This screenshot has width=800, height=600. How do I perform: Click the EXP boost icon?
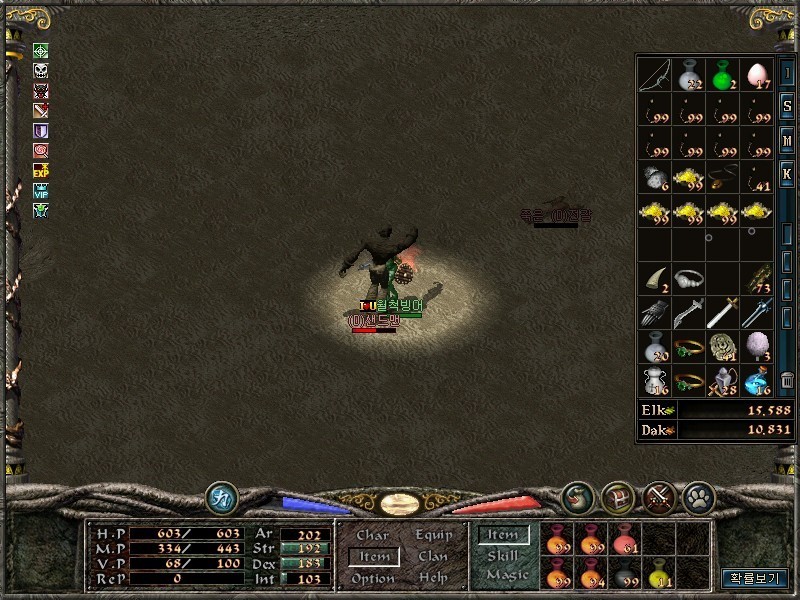click(41, 170)
